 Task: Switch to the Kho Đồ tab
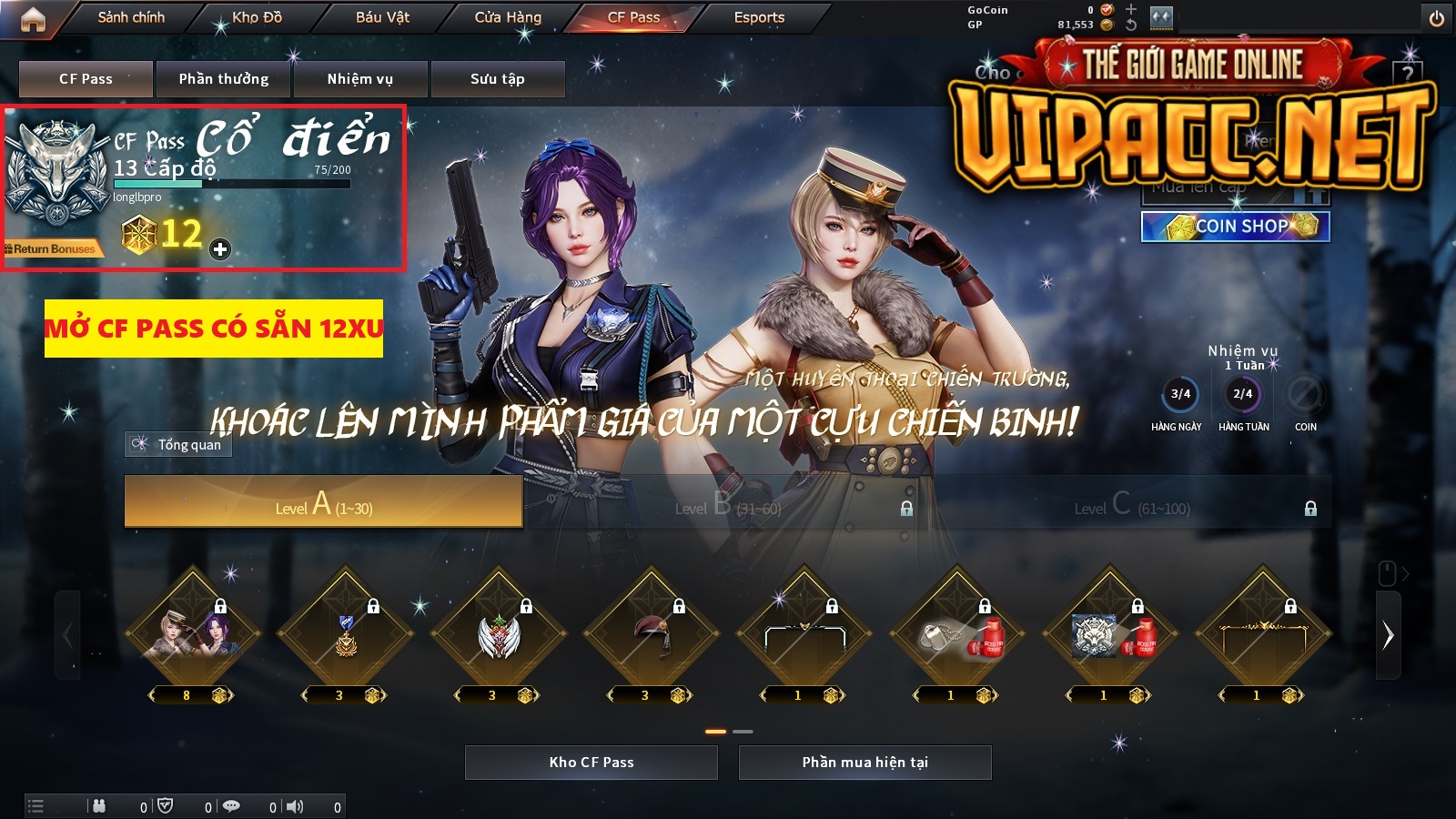257,17
